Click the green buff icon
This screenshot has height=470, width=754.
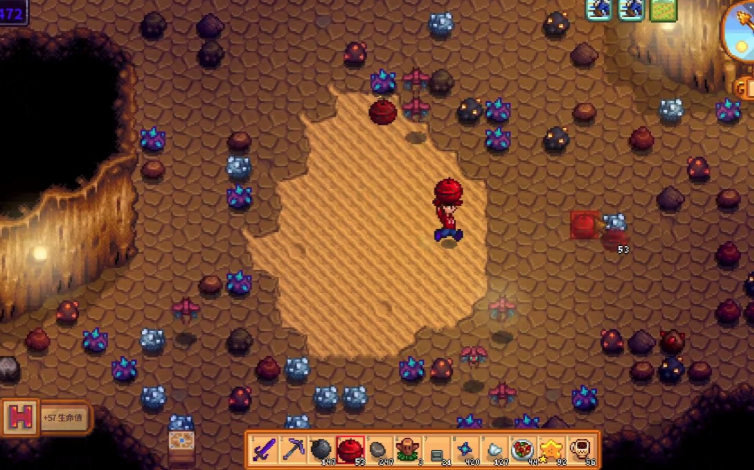(x=662, y=9)
